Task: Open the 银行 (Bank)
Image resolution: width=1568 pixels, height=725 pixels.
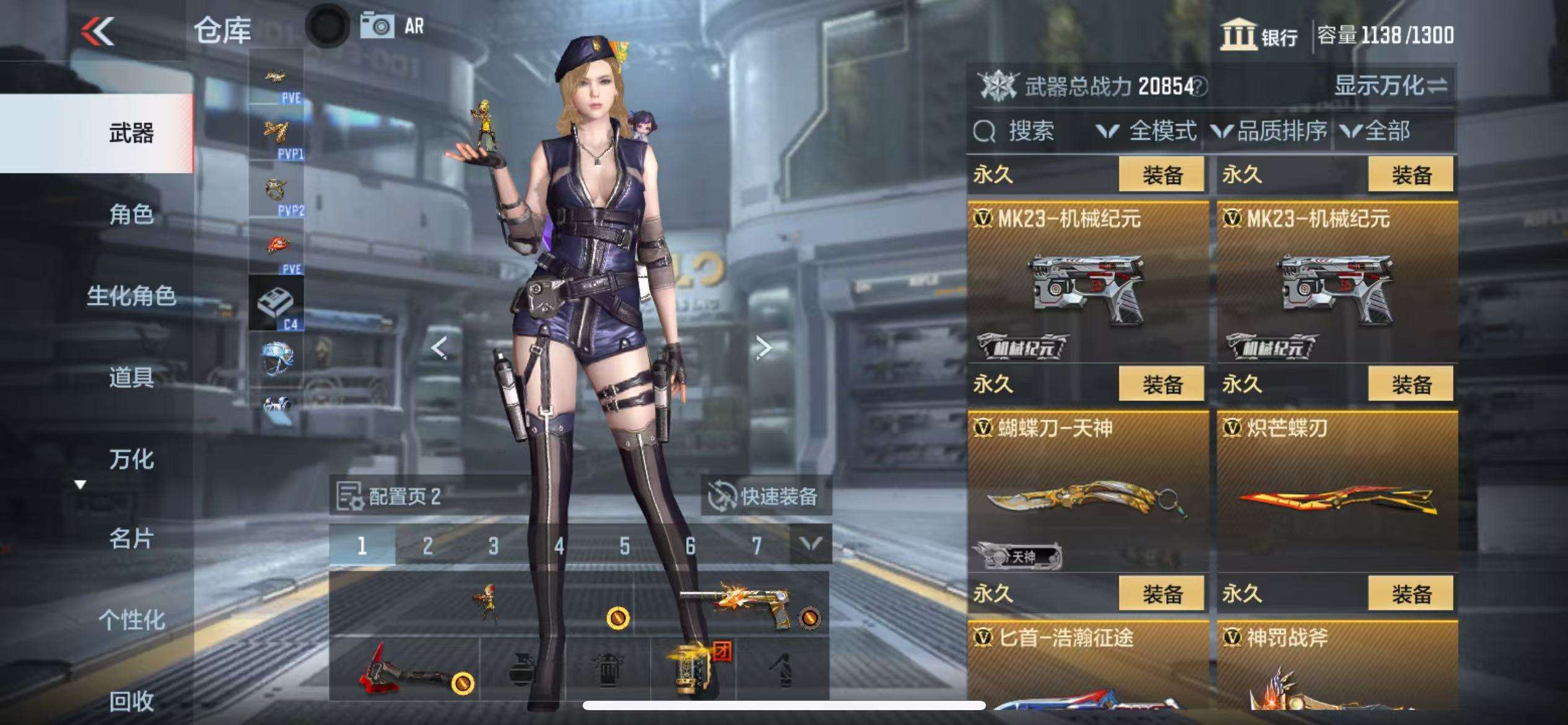Action: (x=1258, y=35)
